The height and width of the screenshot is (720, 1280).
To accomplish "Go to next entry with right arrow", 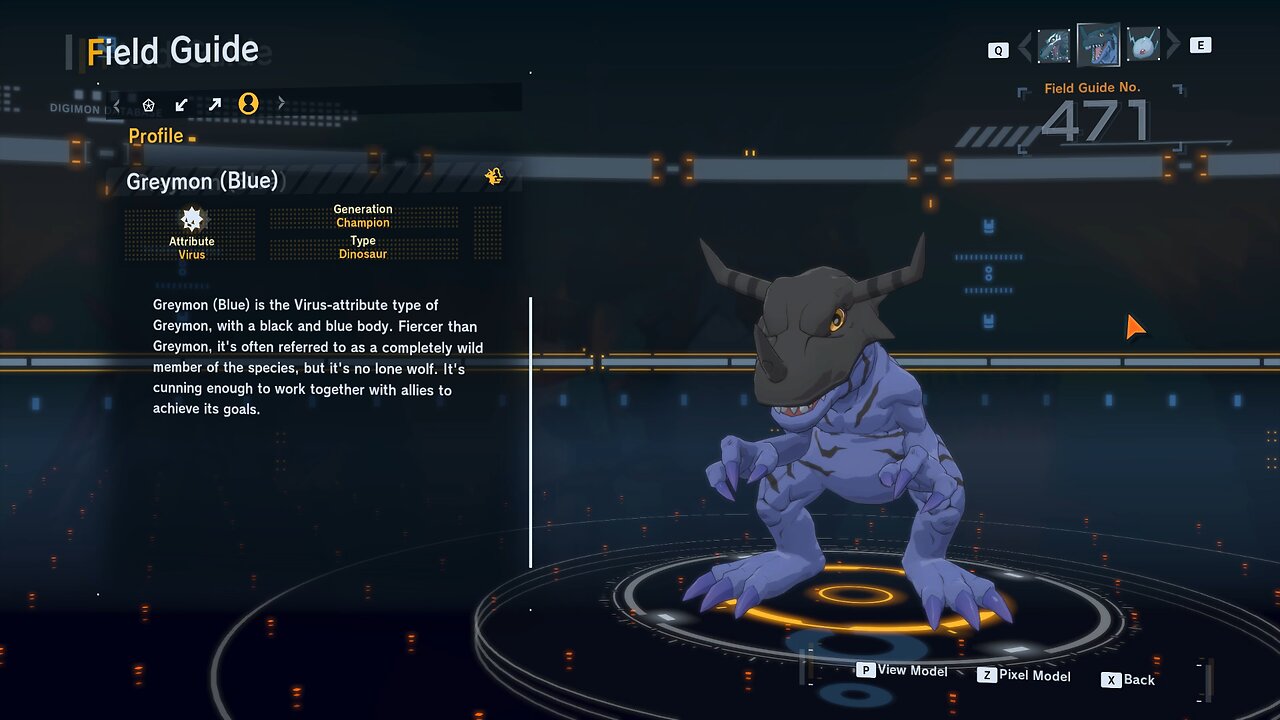I will coord(1173,45).
